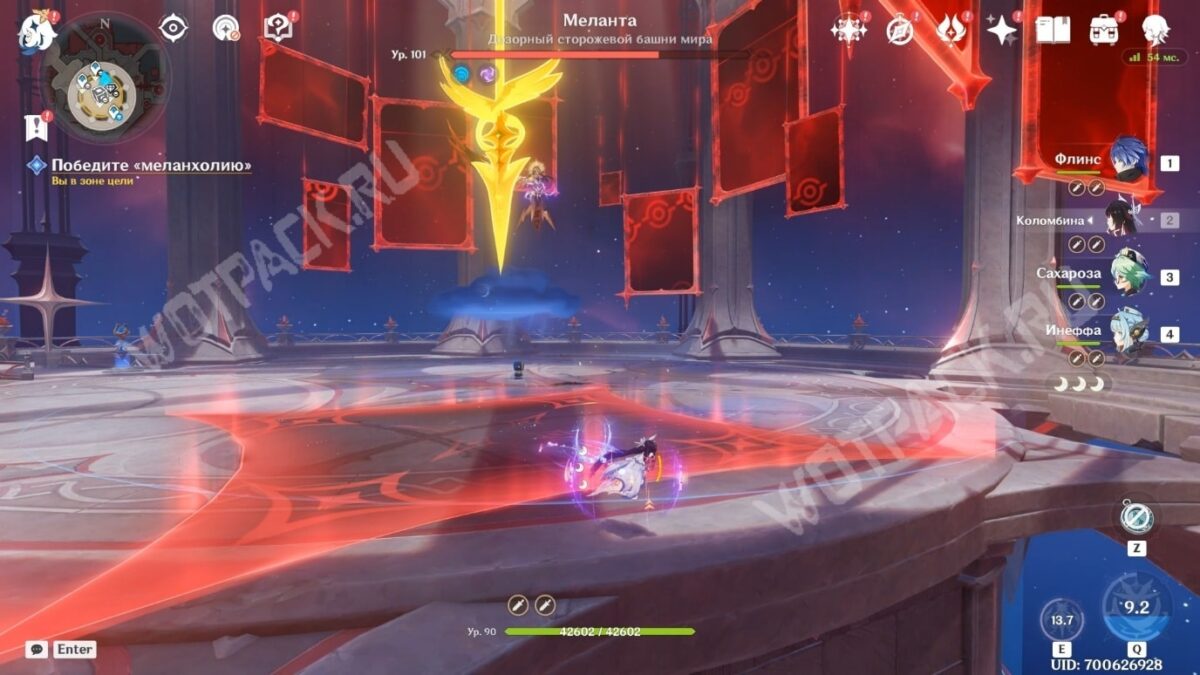Open the chat speech-bubble icon

[36, 649]
